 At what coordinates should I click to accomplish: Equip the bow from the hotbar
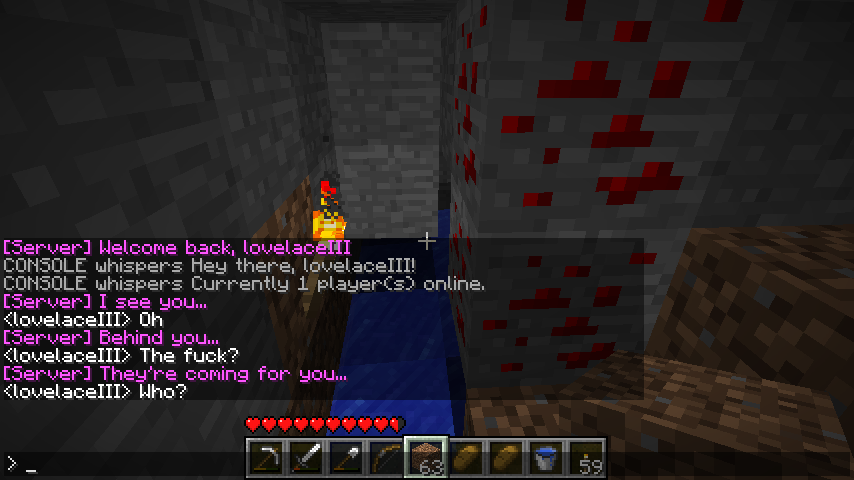click(x=387, y=458)
